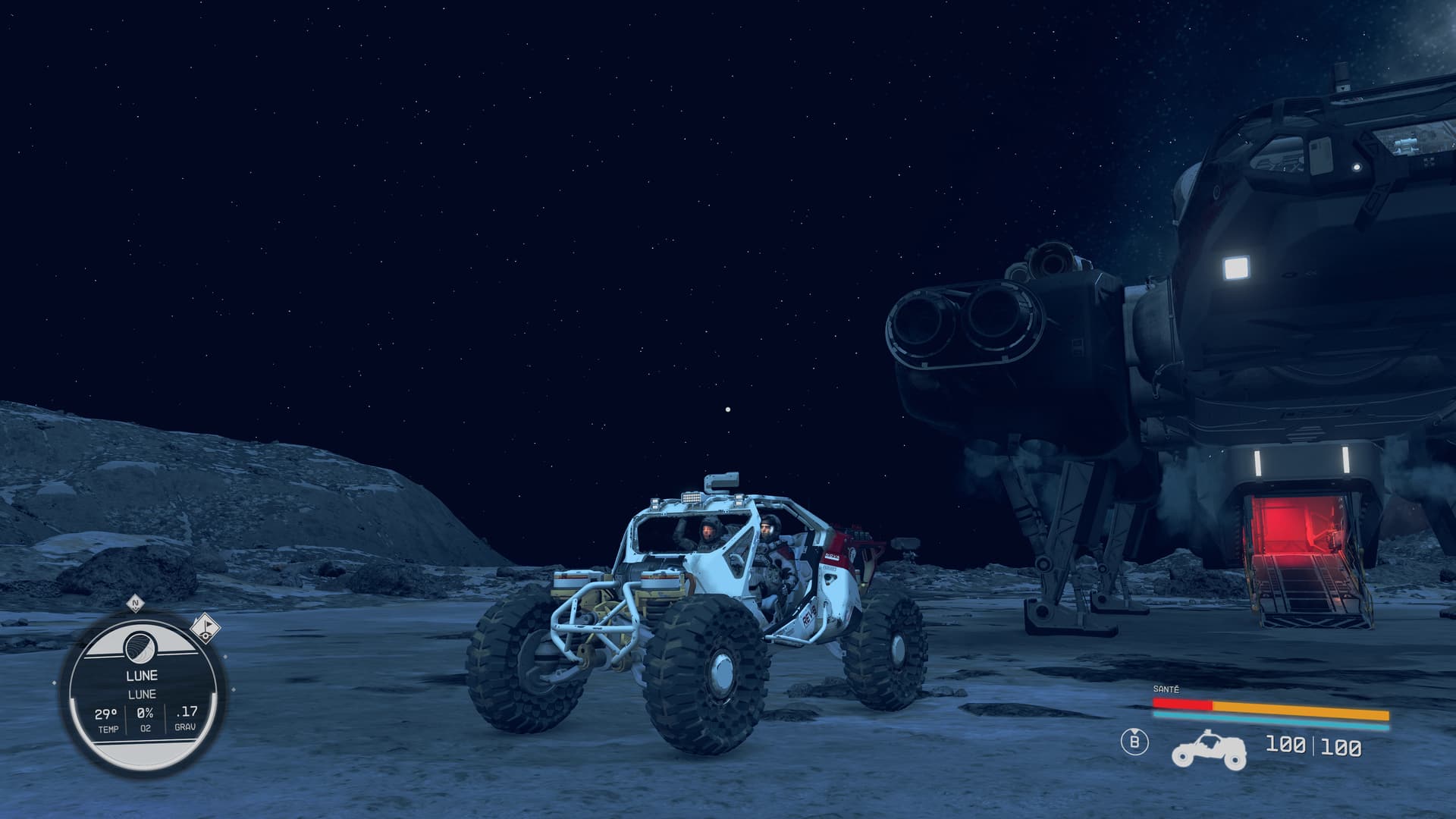The image size is (1456, 819).
Task: Select the white rover vehicle icon
Action: coord(1209,749)
